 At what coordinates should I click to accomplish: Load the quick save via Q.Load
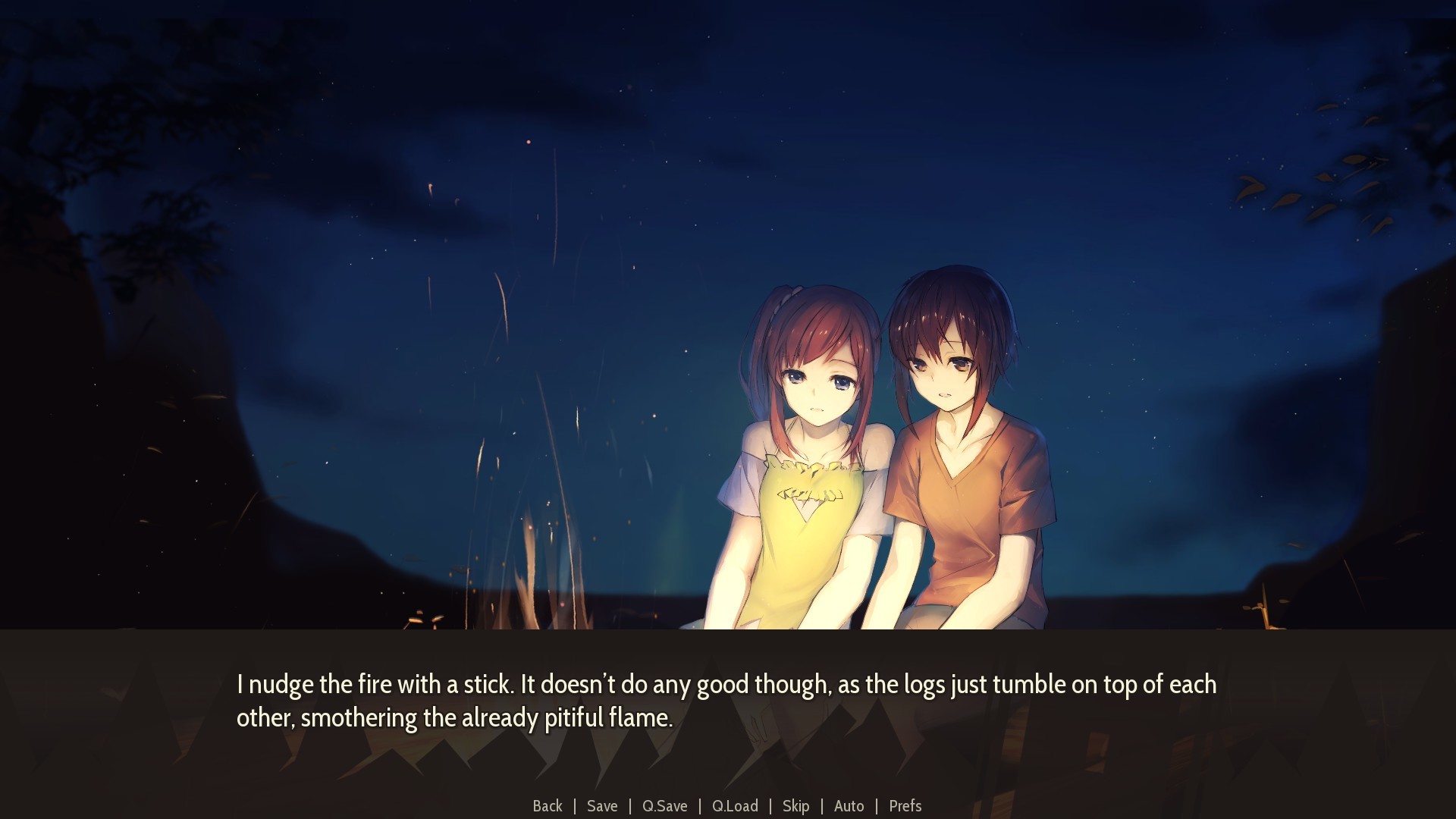point(733,806)
